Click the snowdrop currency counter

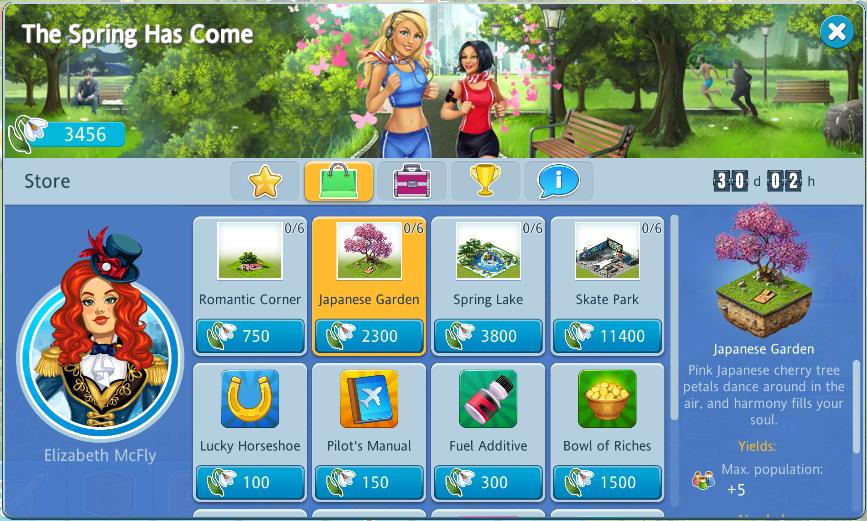click(68, 134)
